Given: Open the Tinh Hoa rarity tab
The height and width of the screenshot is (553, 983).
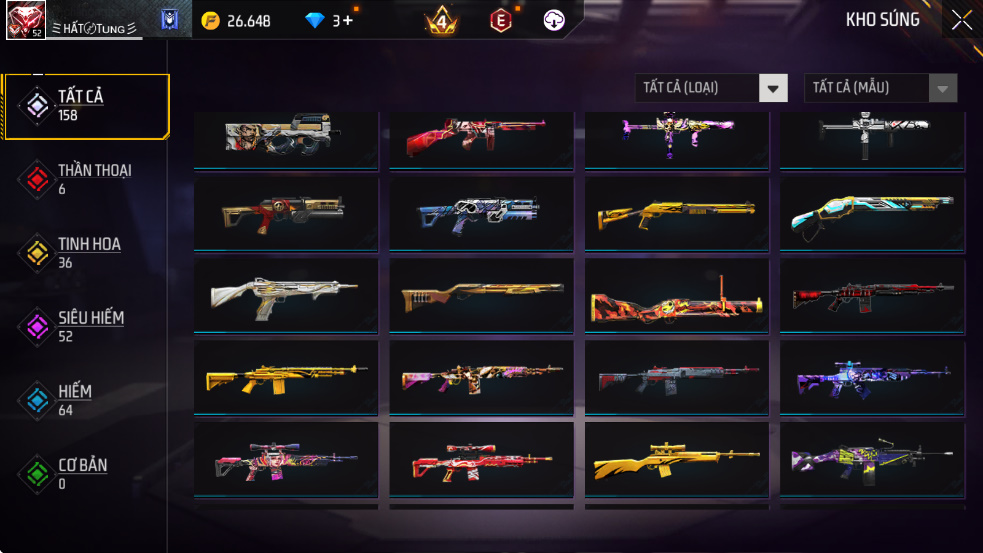Looking at the screenshot, I should click(x=86, y=253).
